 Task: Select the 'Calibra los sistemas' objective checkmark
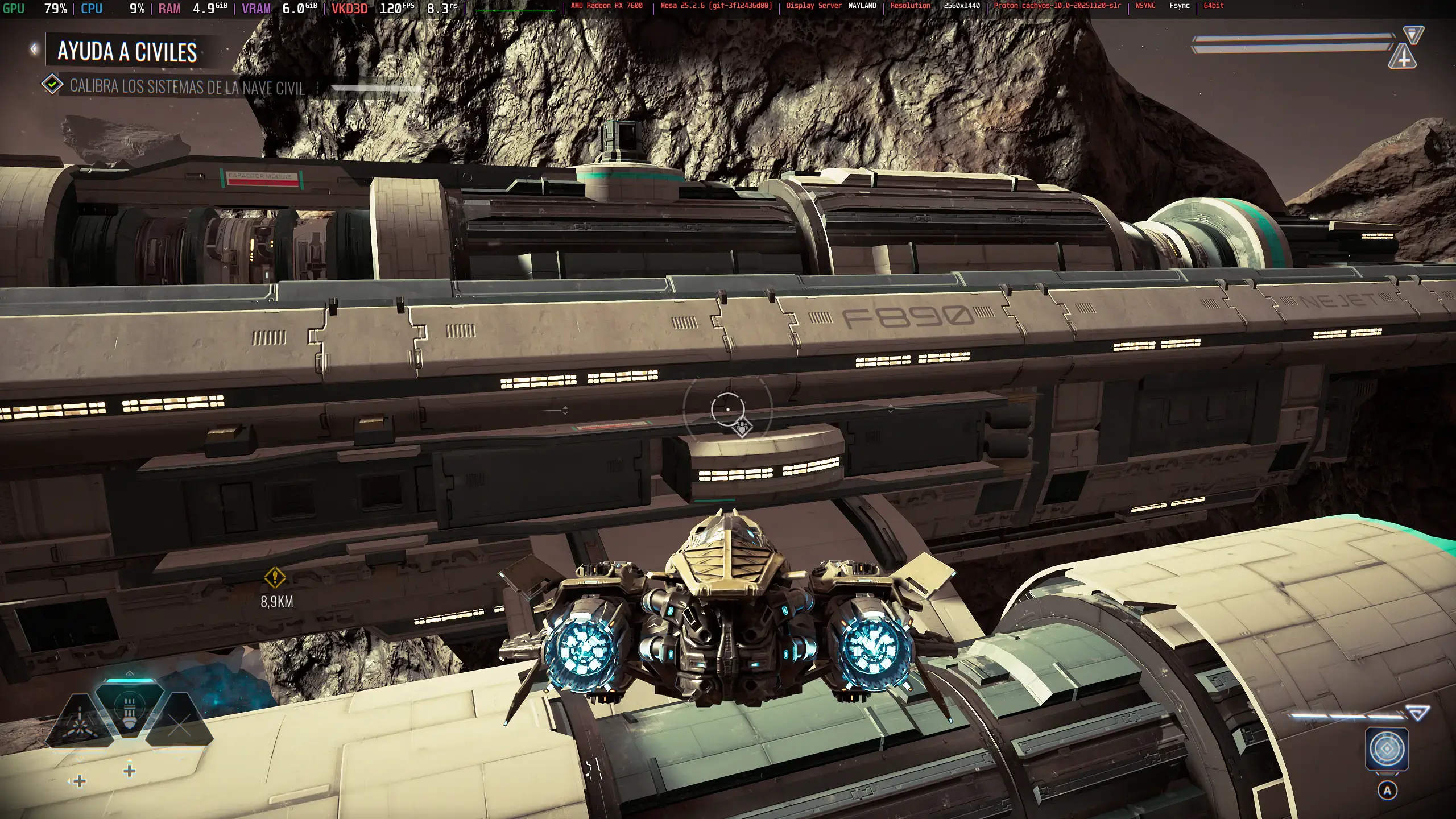click(x=52, y=85)
